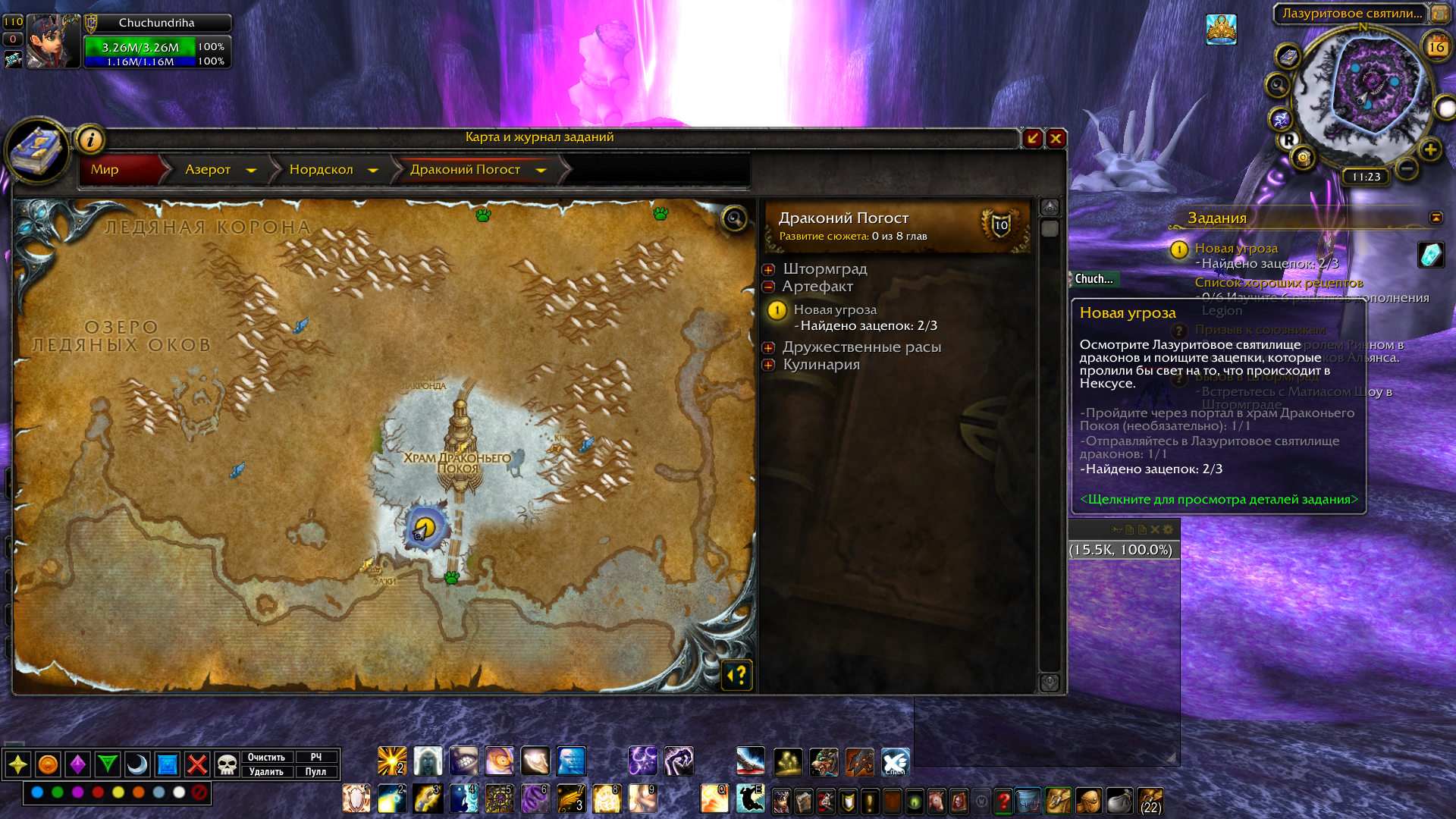Expand the Кулинария quest category
The image size is (1456, 819).
pos(769,365)
